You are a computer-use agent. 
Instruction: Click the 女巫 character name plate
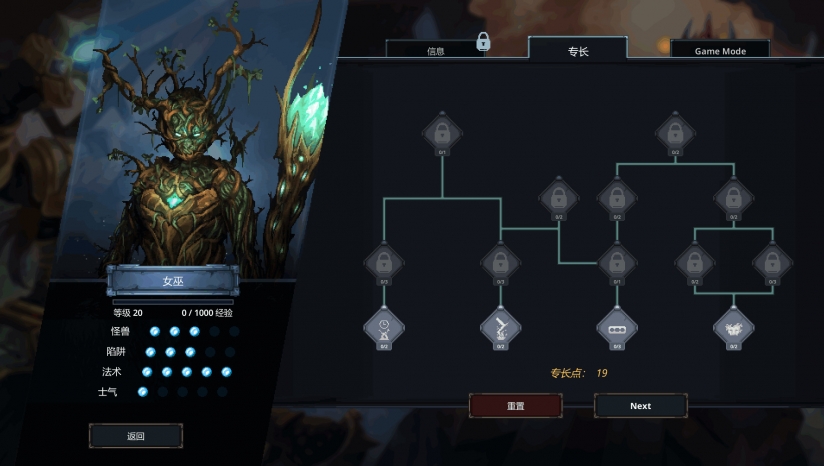[x=173, y=281]
